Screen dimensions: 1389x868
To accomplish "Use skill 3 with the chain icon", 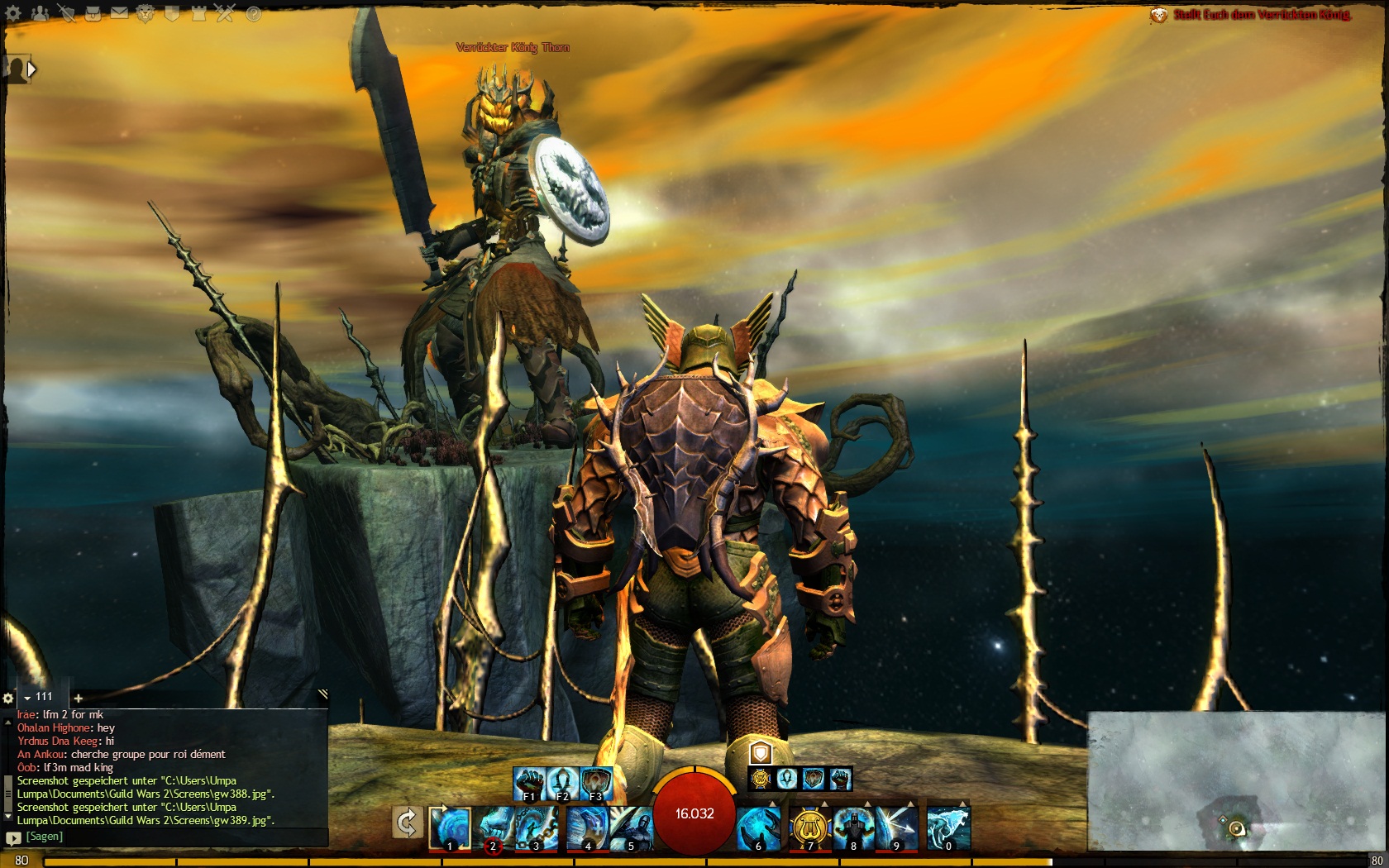I will (x=537, y=827).
